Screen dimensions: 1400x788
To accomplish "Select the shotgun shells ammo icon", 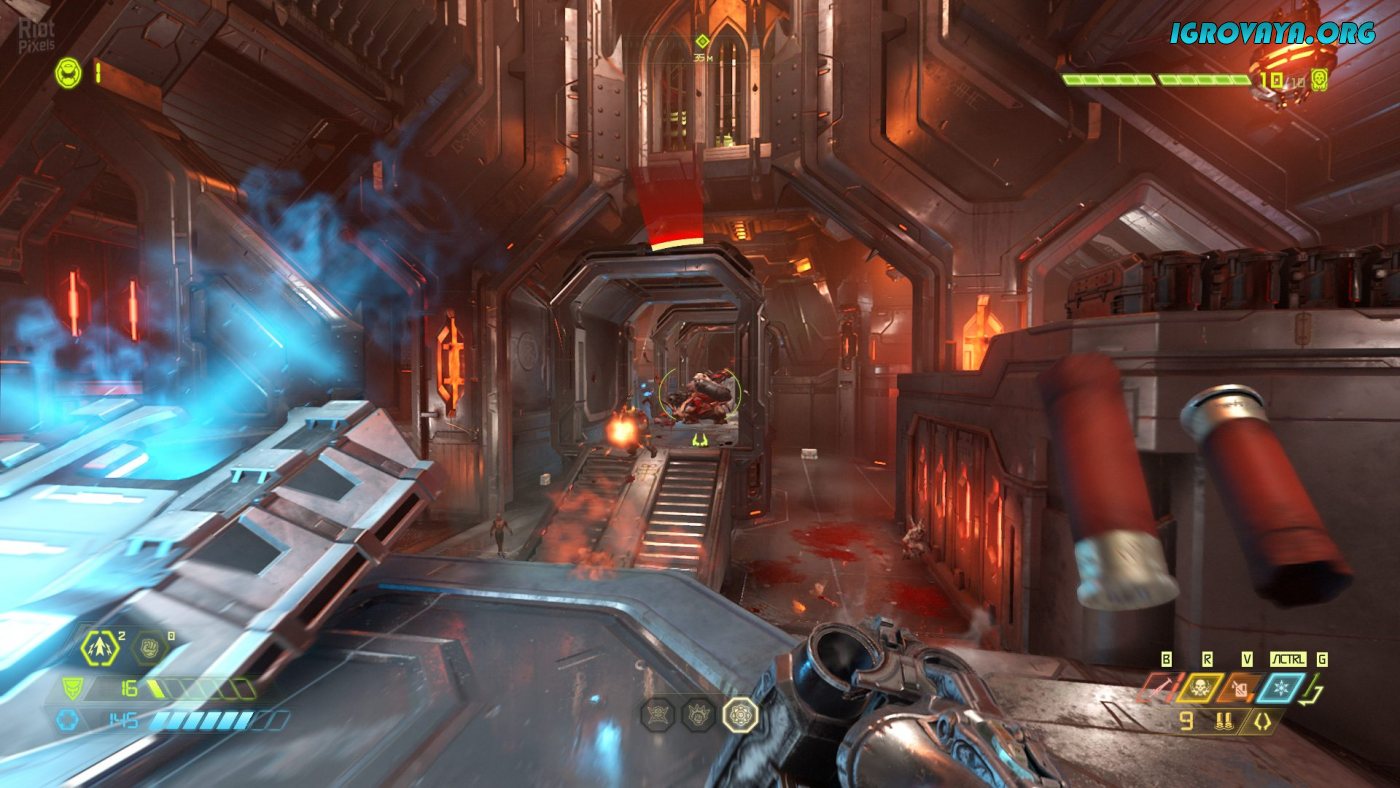I will (x=1222, y=721).
